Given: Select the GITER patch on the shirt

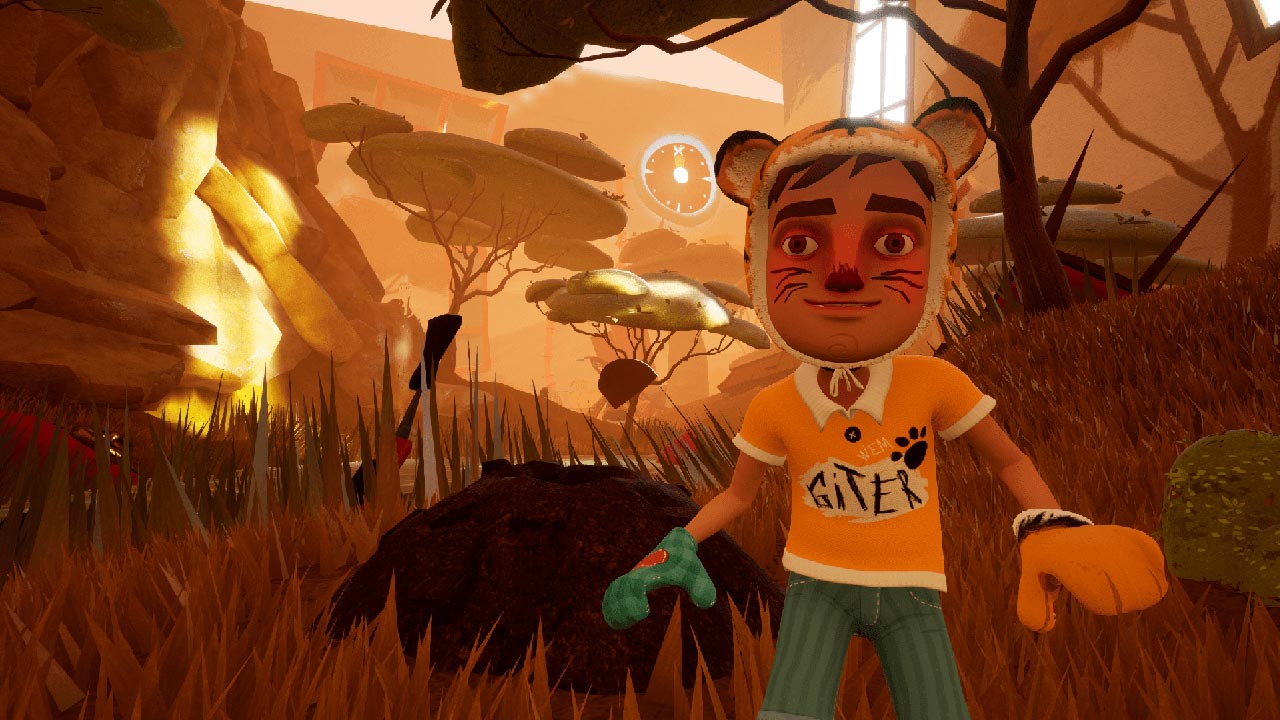Looking at the screenshot, I should click(x=860, y=490).
